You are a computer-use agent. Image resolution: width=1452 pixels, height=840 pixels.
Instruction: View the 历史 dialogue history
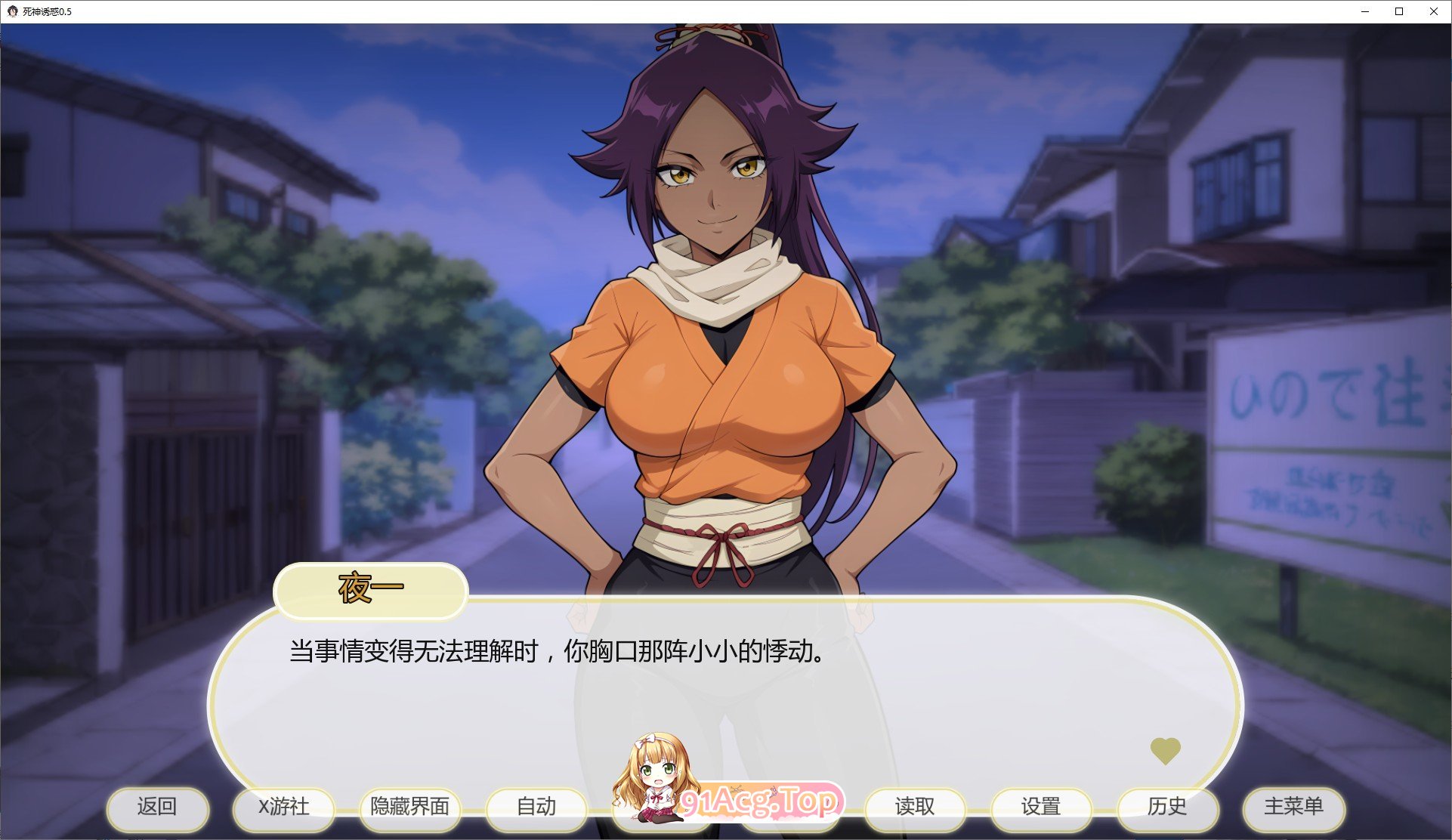point(1167,807)
